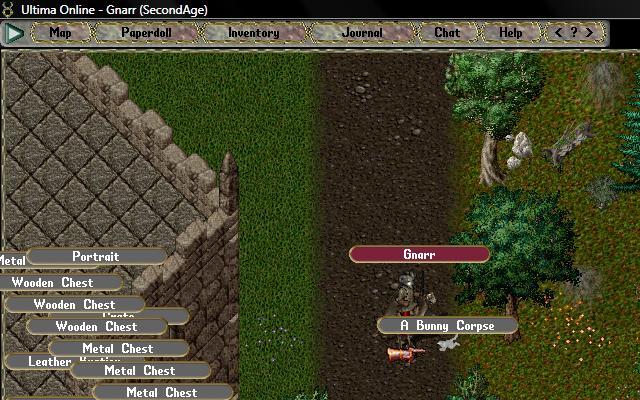
Task: Open the Chat window
Action: 447,33
